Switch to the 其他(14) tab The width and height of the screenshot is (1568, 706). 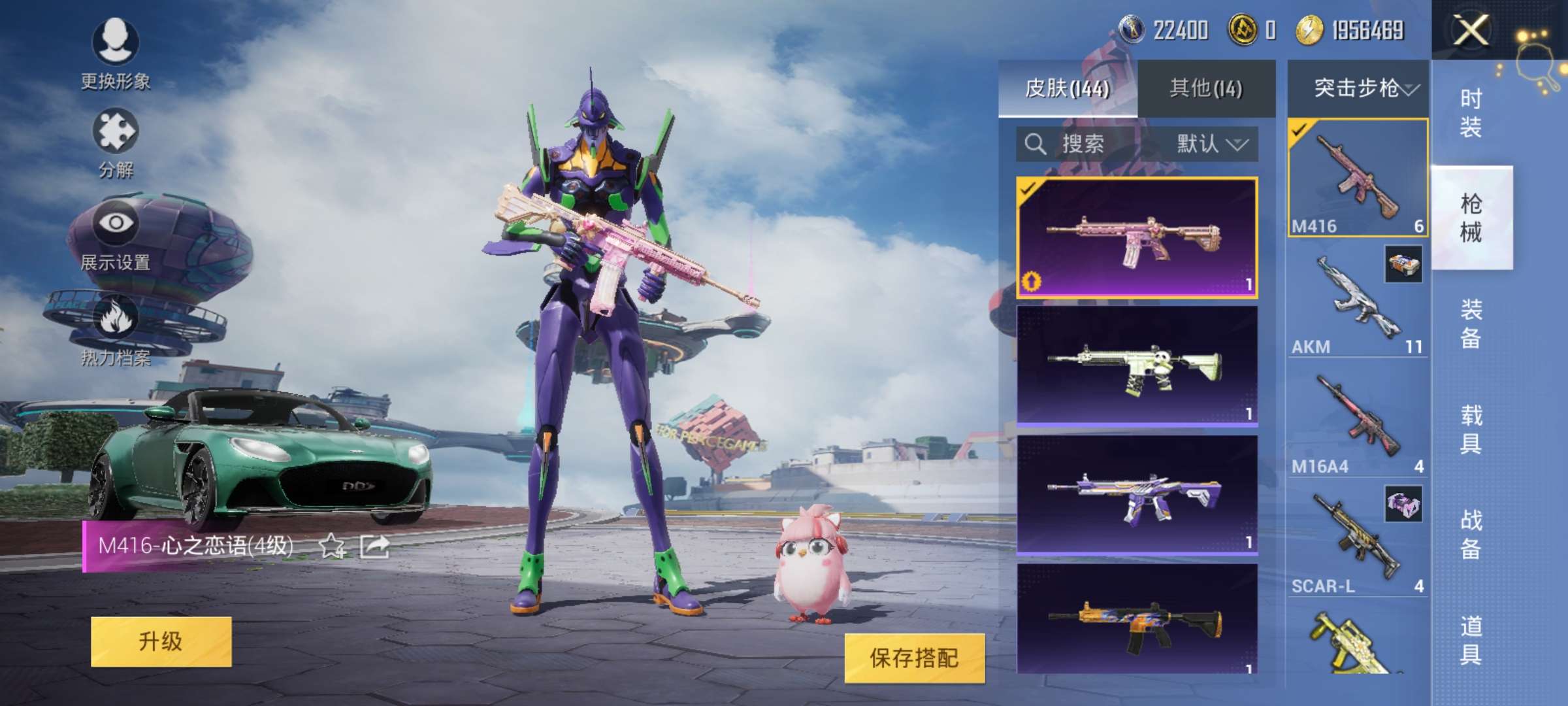pyautogui.click(x=1206, y=88)
